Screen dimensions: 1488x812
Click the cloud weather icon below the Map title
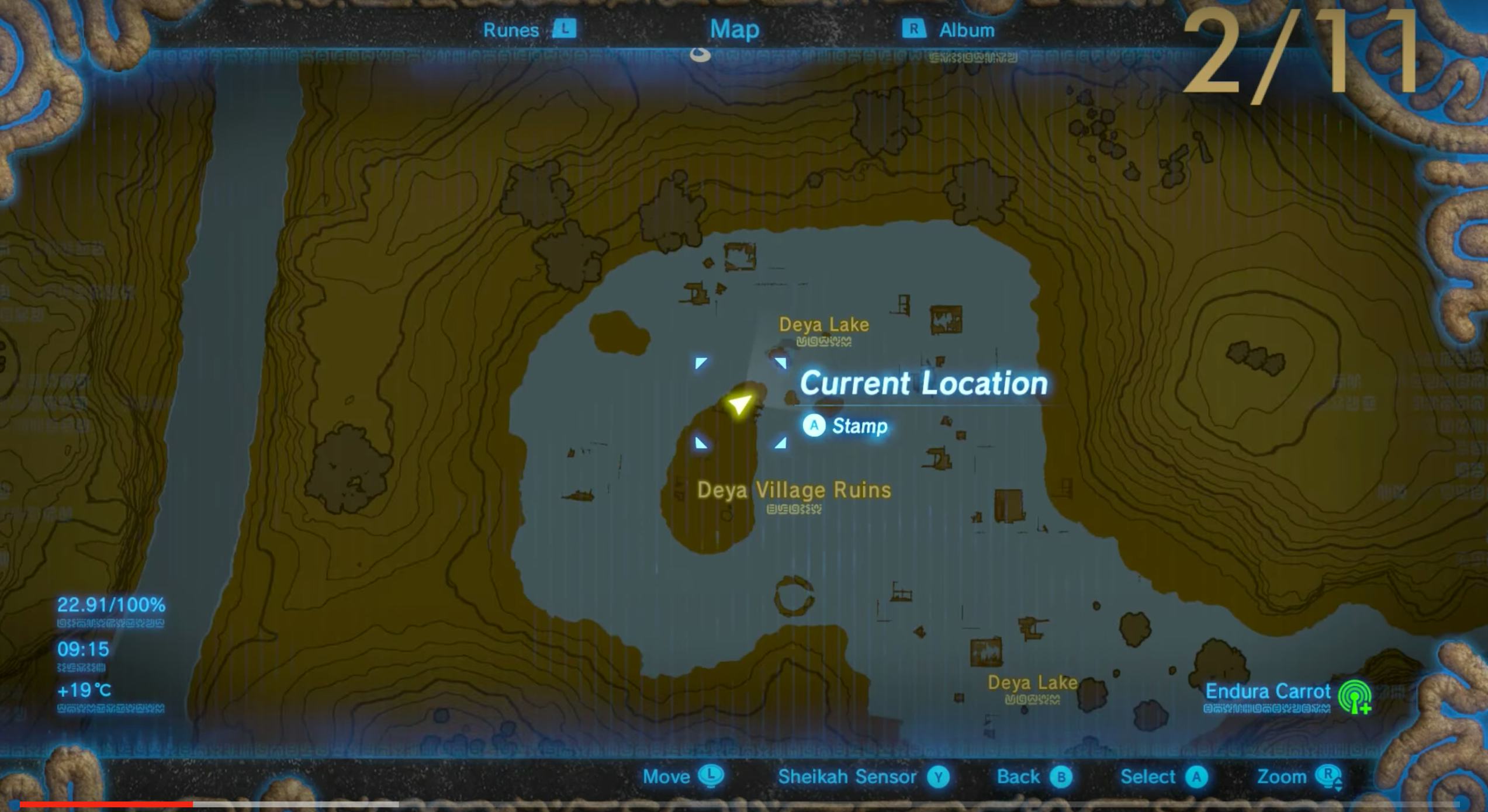[700, 56]
